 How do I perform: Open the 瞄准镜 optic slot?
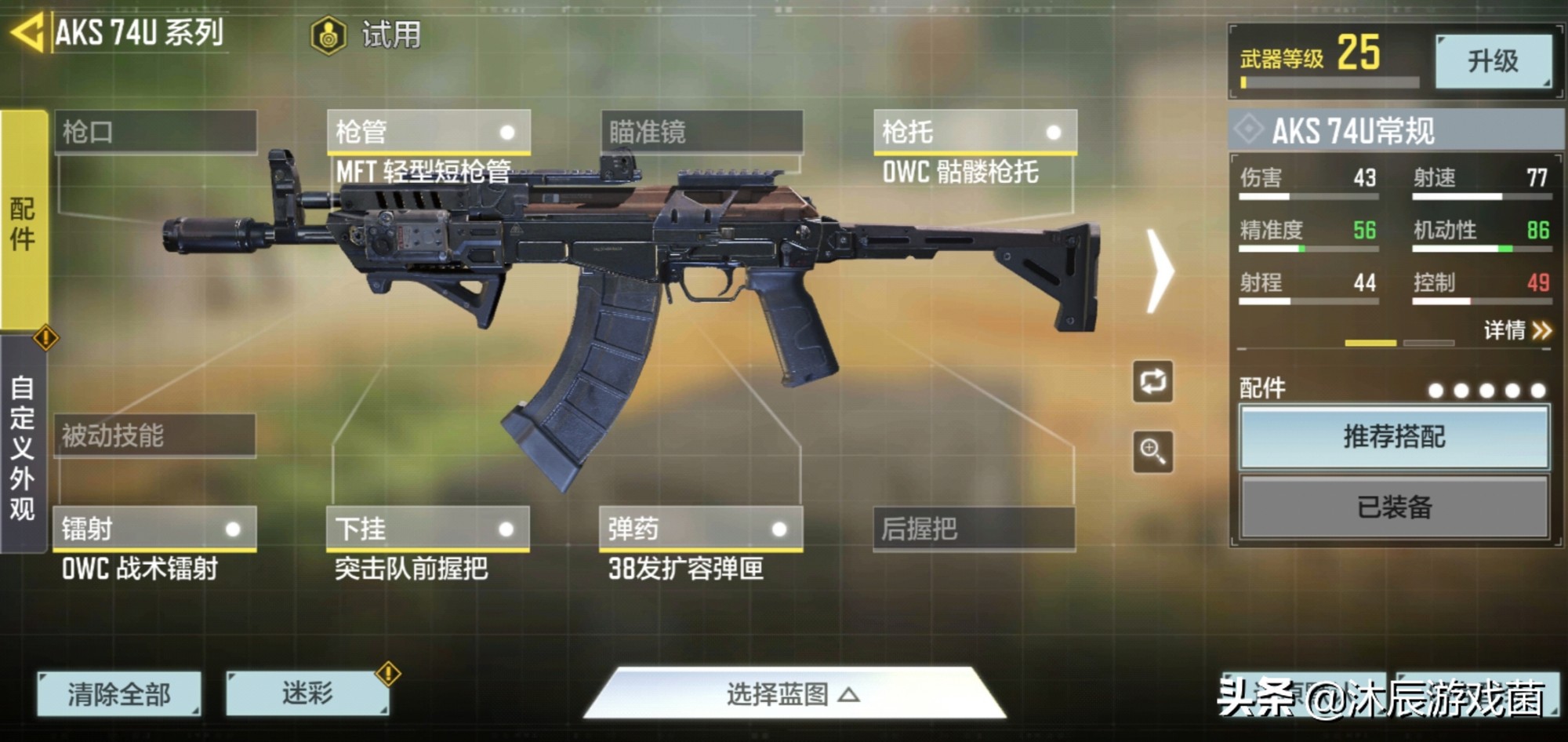click(x=701, y=132)
